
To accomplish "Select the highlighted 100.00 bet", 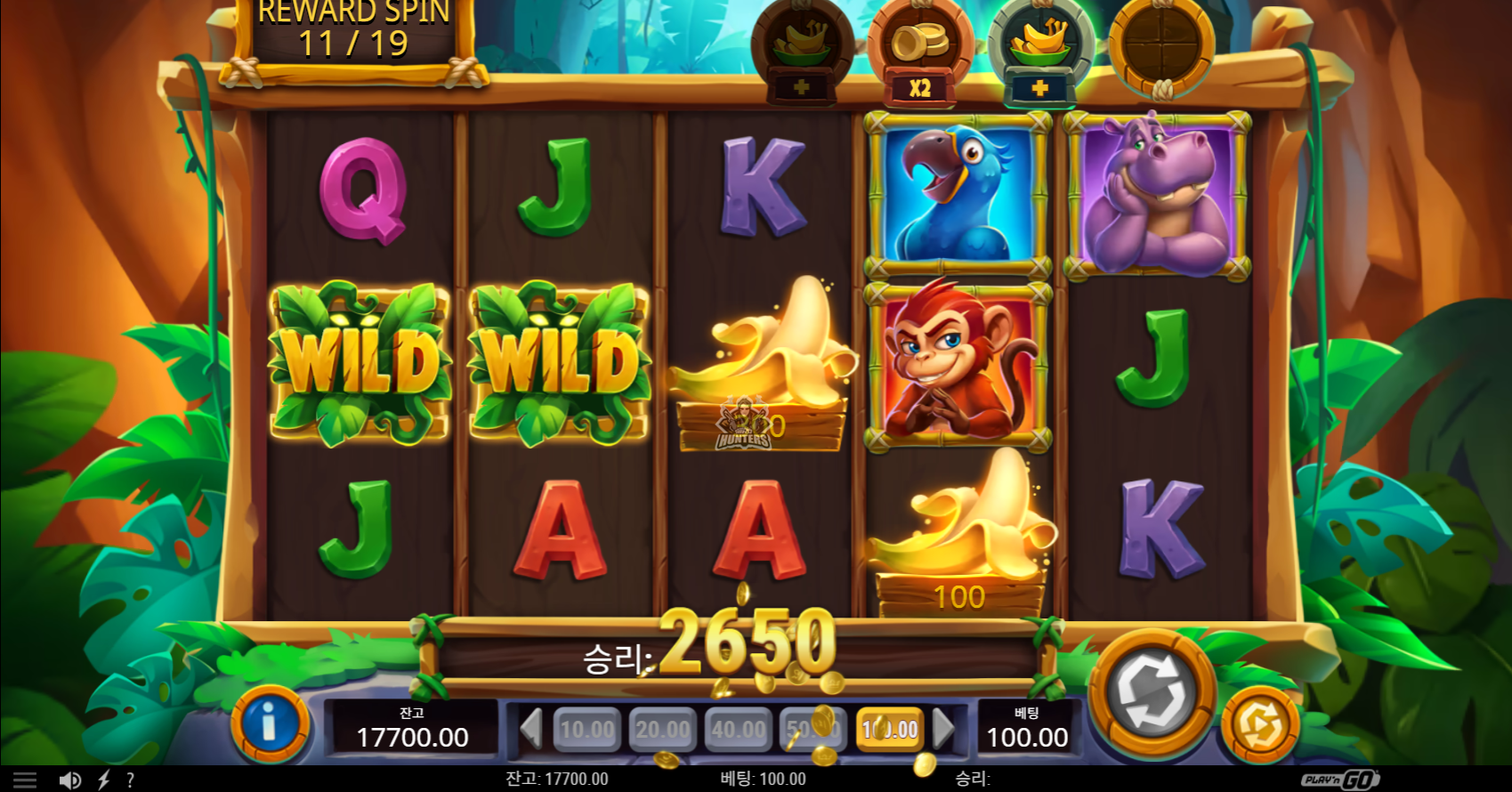I will (890, 730).
